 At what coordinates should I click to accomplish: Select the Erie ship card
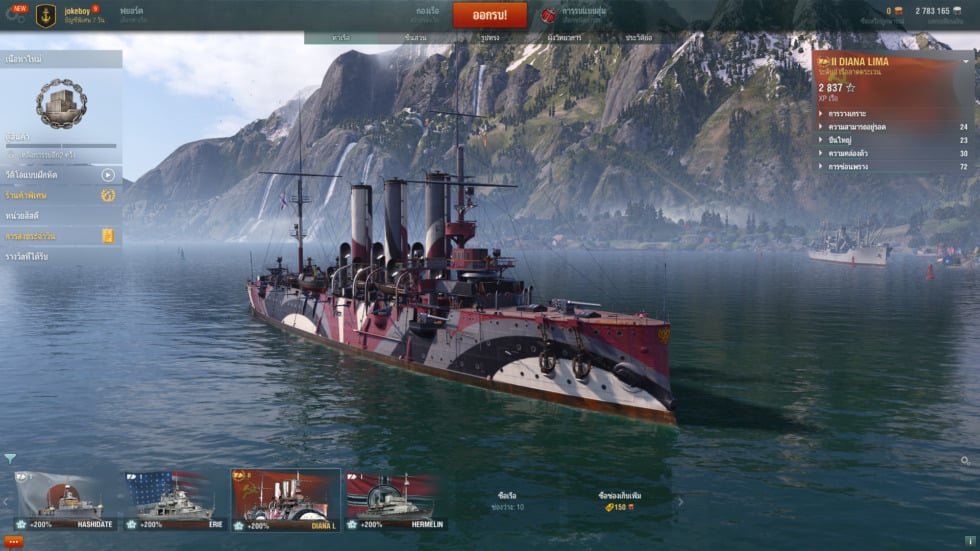click(175, 499)
